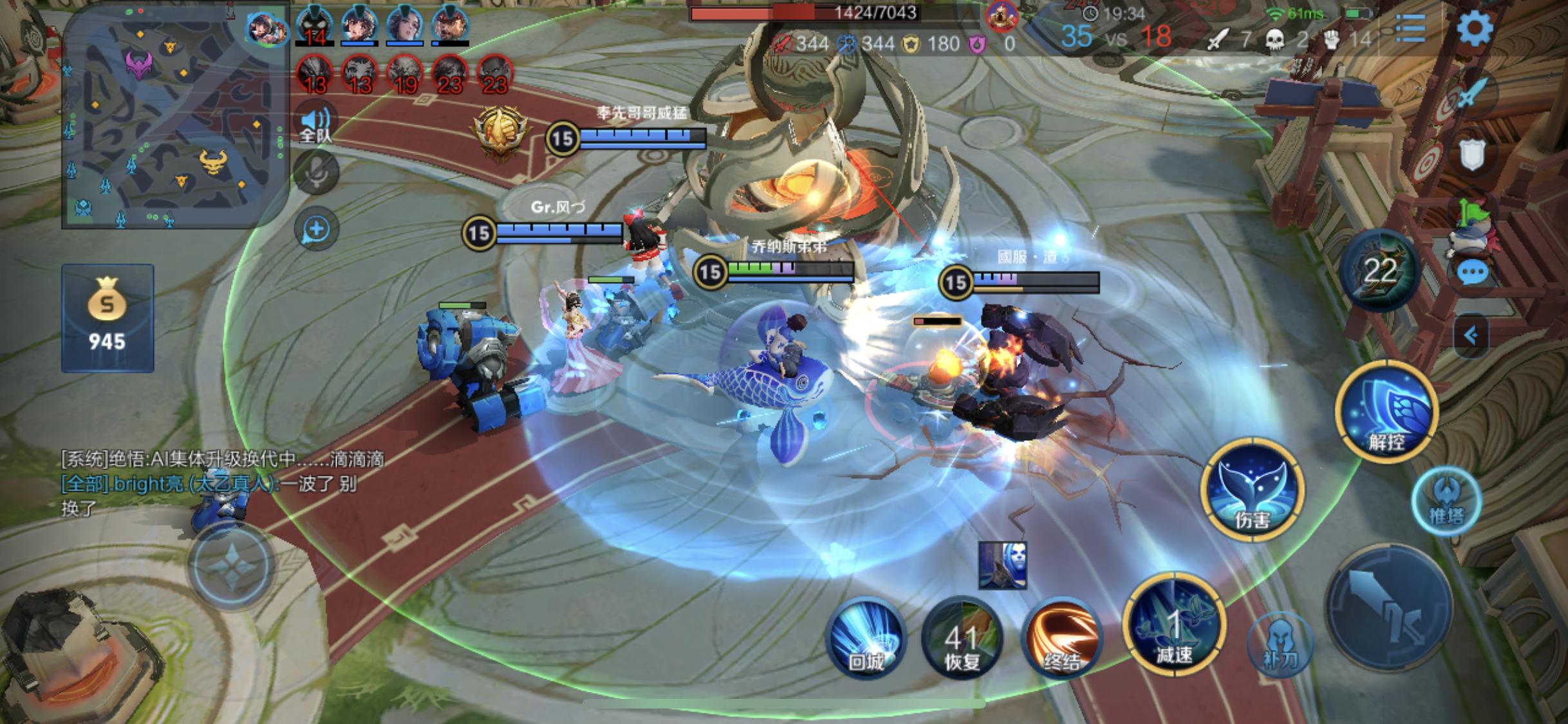Open the quick chat bubble
Screen dimensions: 1568x724
(1471, 273)
